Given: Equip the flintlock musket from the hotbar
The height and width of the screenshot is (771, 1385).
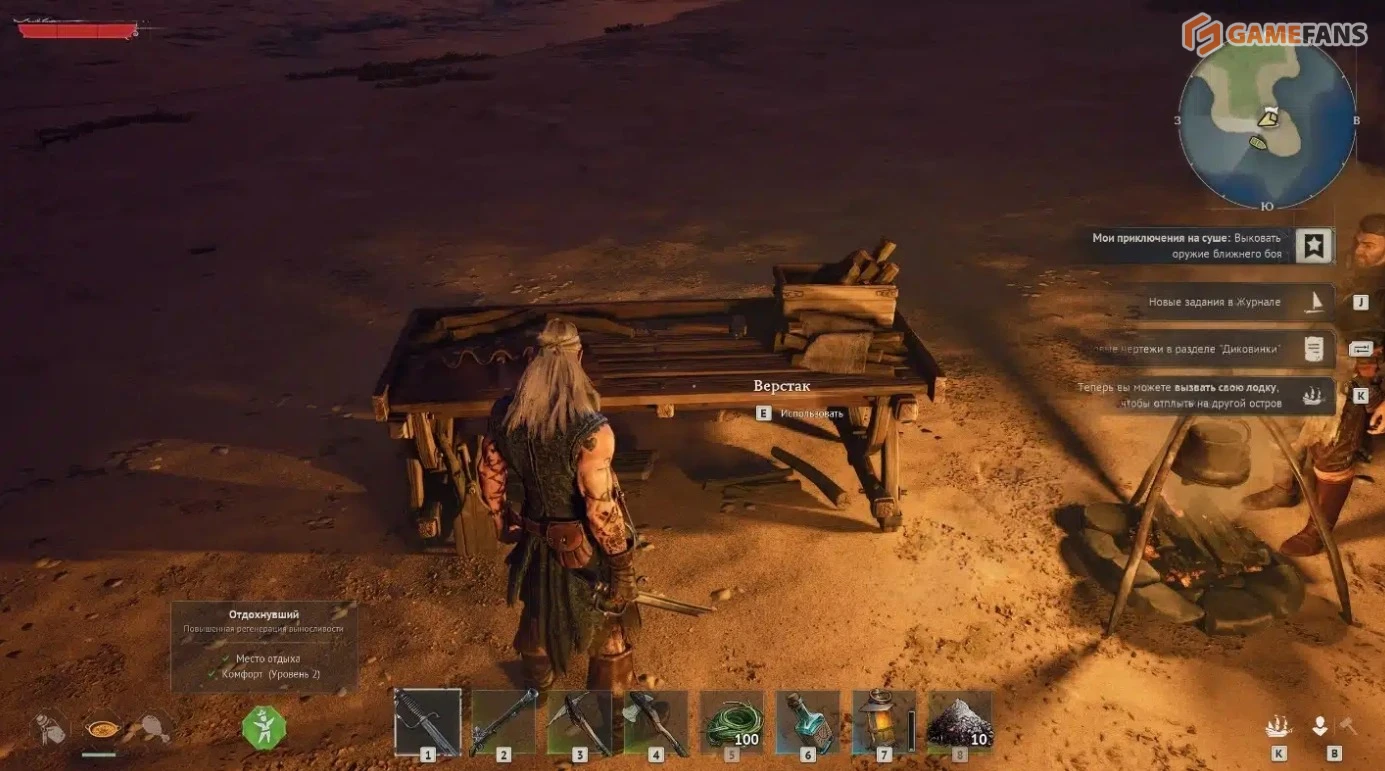Looking at the screenshot, I should point(503,721).
